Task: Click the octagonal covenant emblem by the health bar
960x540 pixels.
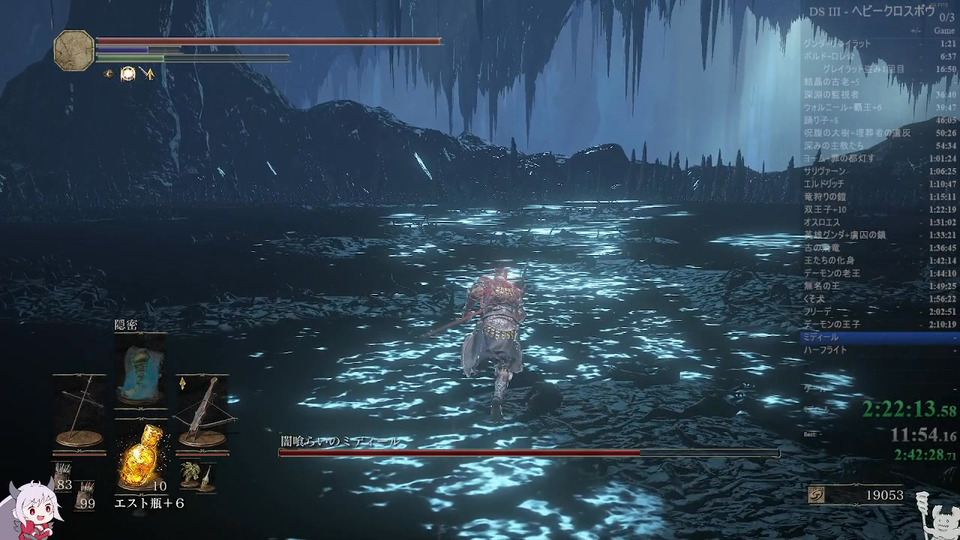Action: point(73,49)
